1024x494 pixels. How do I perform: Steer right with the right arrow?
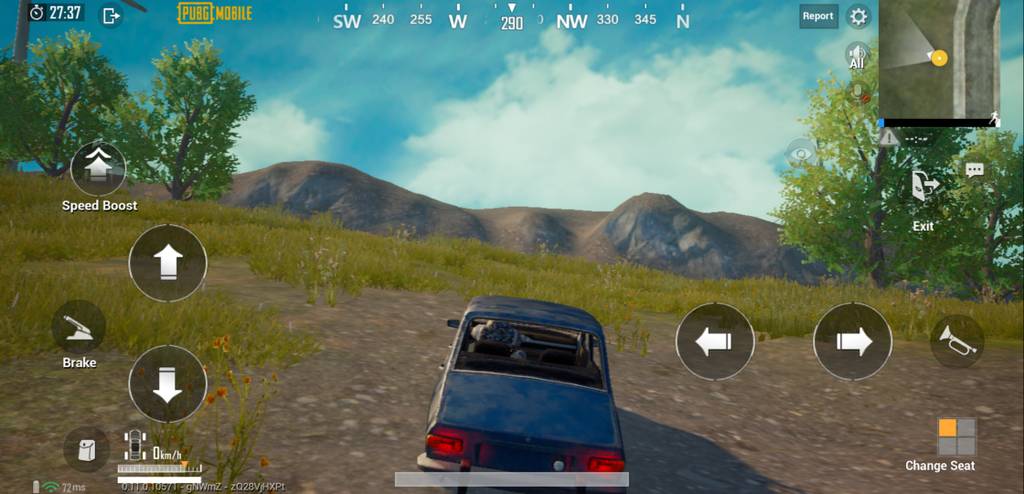point(852,341)
